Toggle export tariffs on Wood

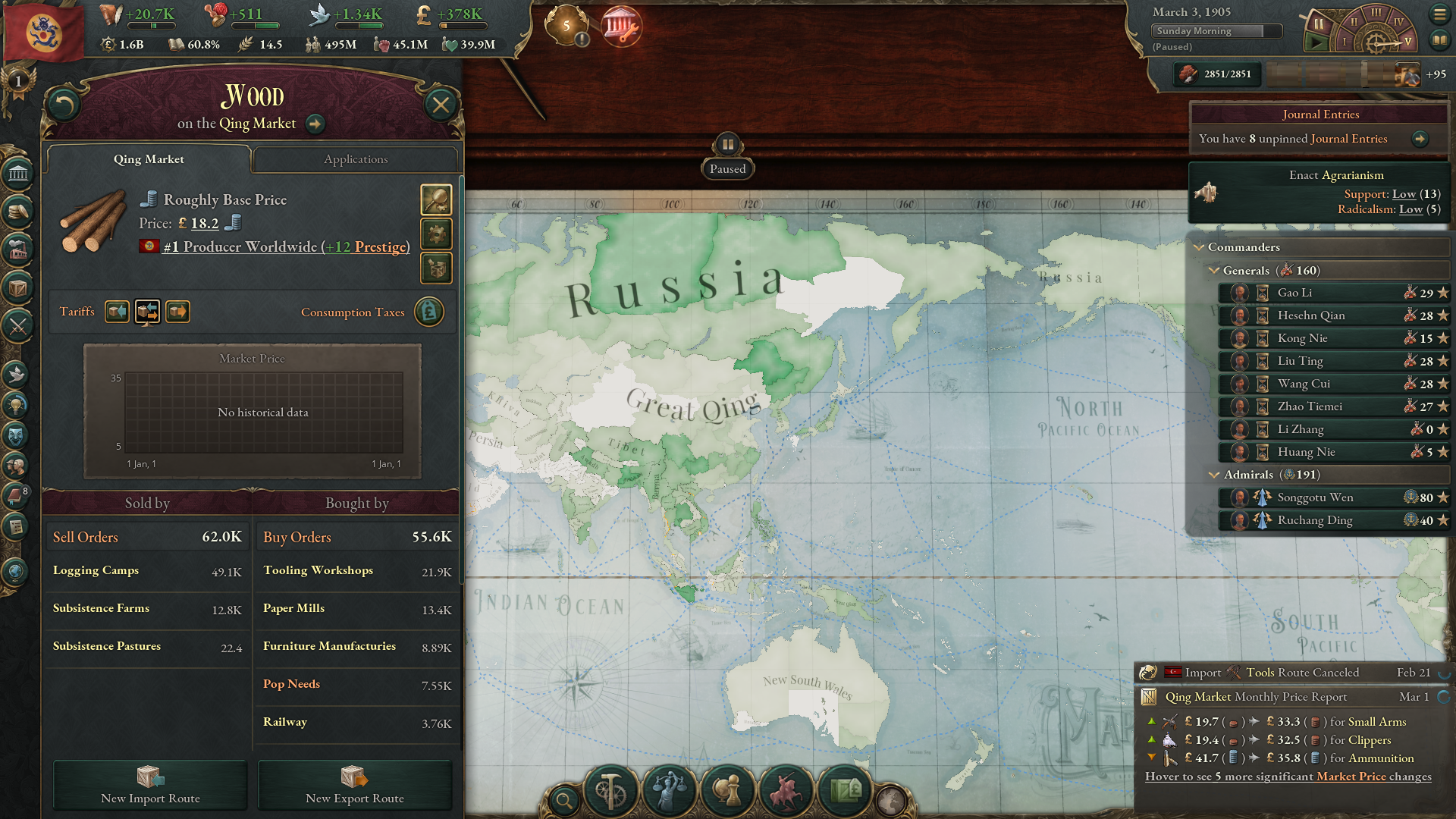point(177,311)
